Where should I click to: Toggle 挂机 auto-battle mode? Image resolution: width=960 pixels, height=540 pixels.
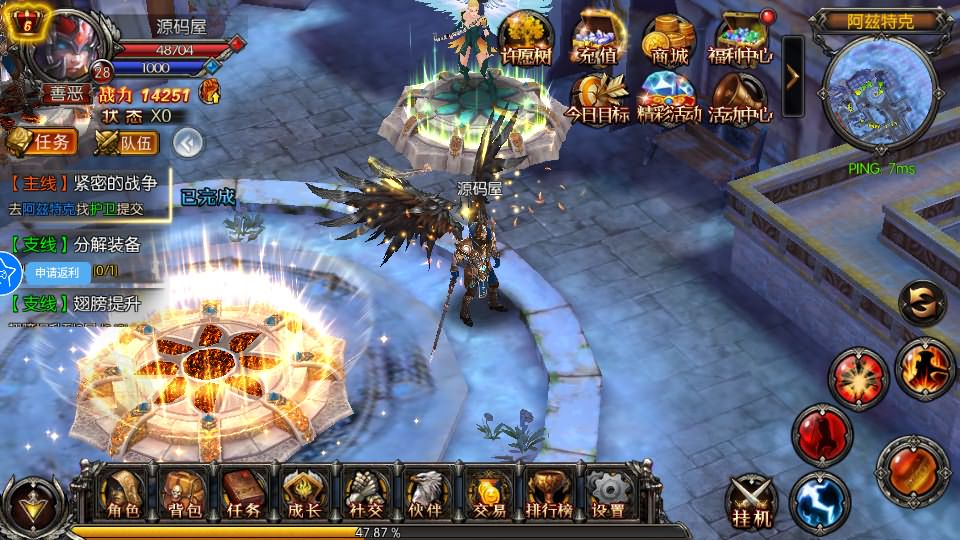(751, 502)
